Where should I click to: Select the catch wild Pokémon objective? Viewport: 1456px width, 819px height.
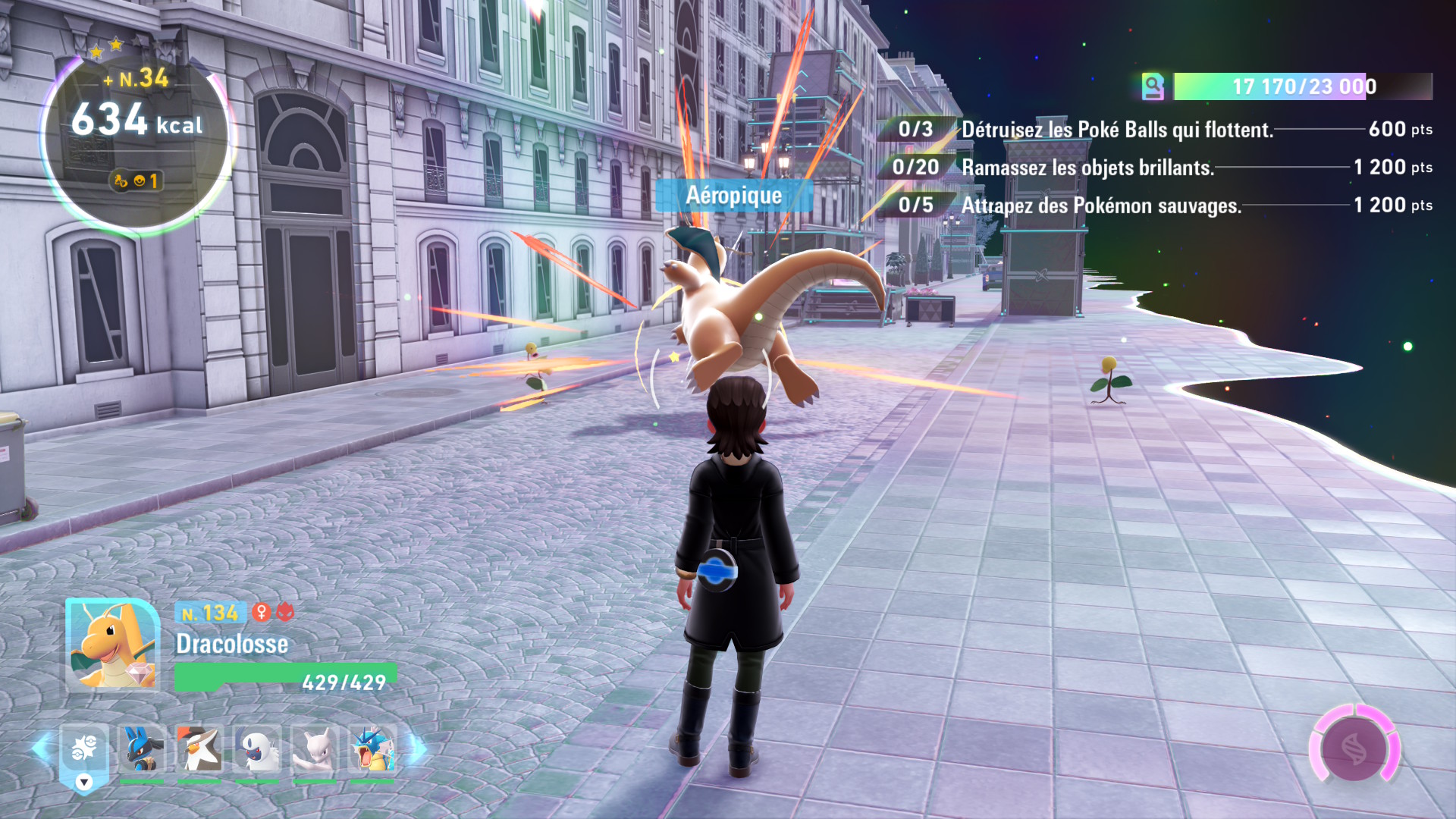[1100, 206]
